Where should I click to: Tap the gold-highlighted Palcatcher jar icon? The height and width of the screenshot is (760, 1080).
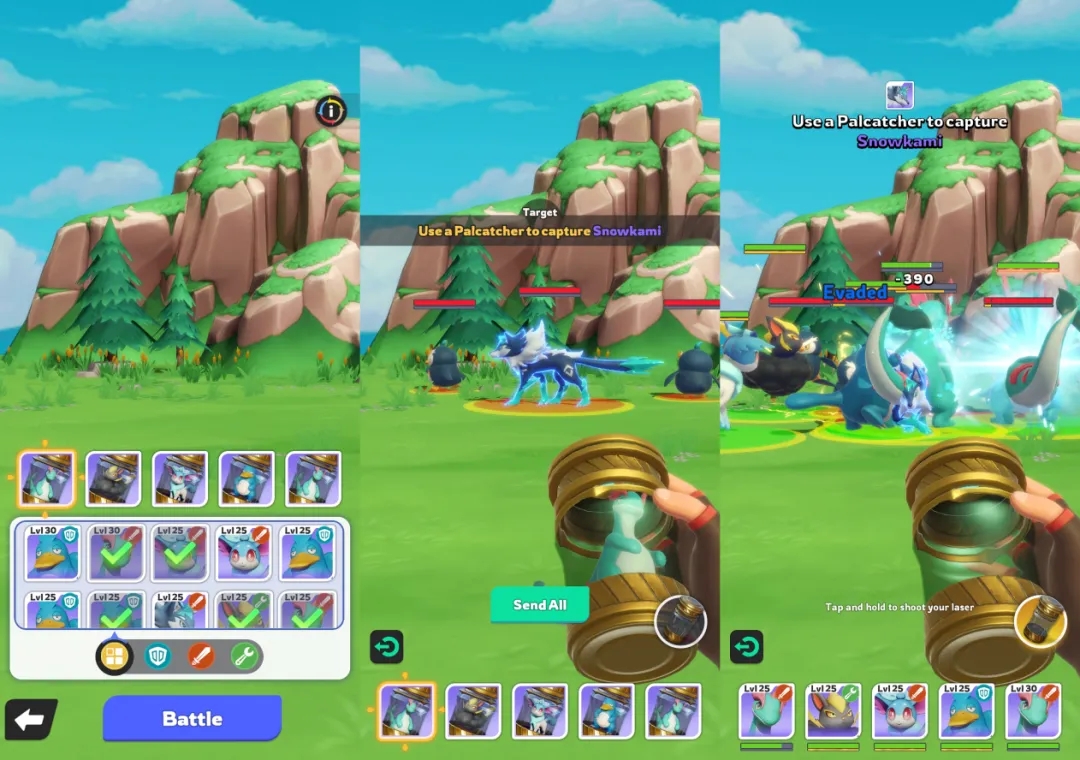(x=1038, y=622)
